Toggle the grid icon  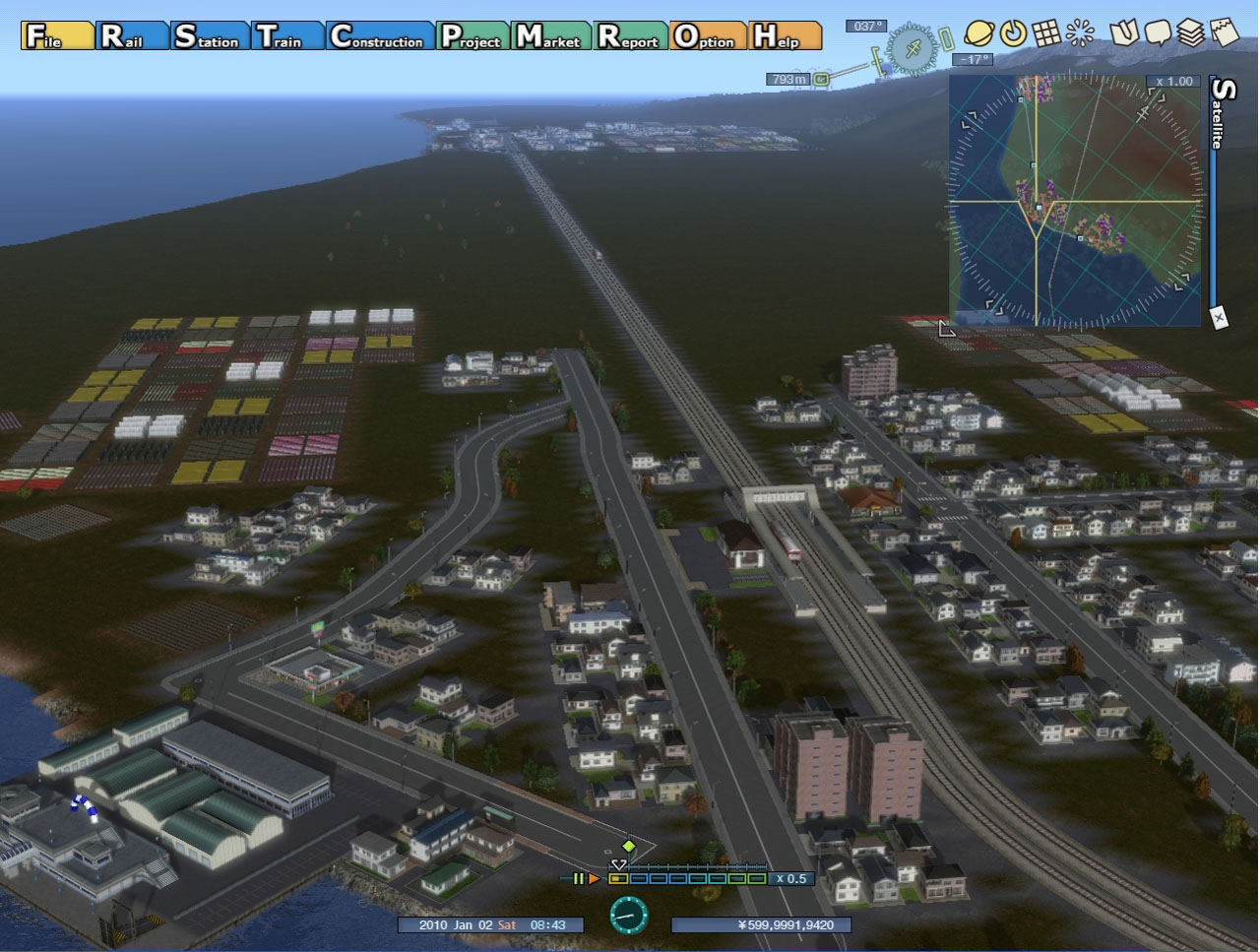1046,33
